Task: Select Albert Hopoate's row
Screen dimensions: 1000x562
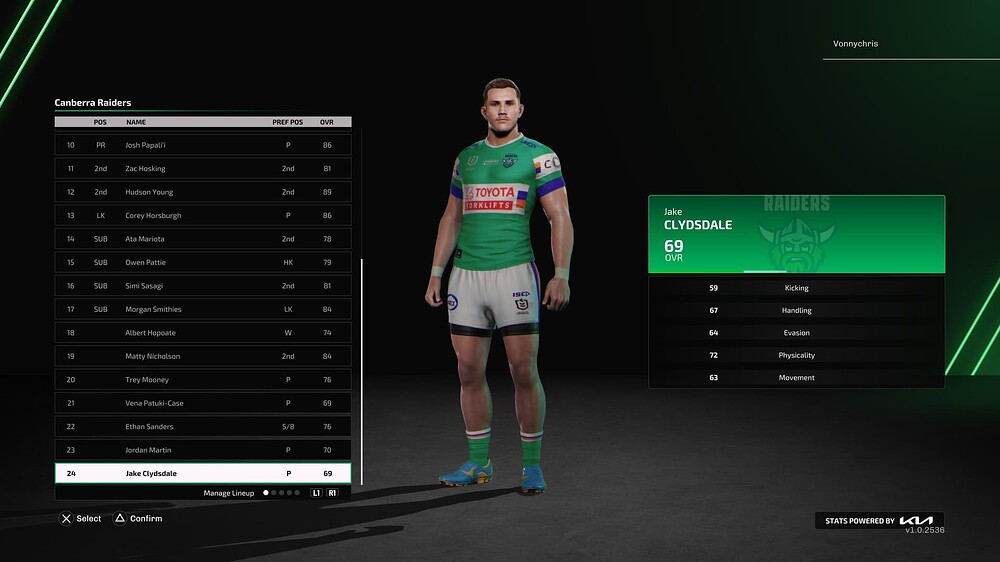Action: point(202,333)
